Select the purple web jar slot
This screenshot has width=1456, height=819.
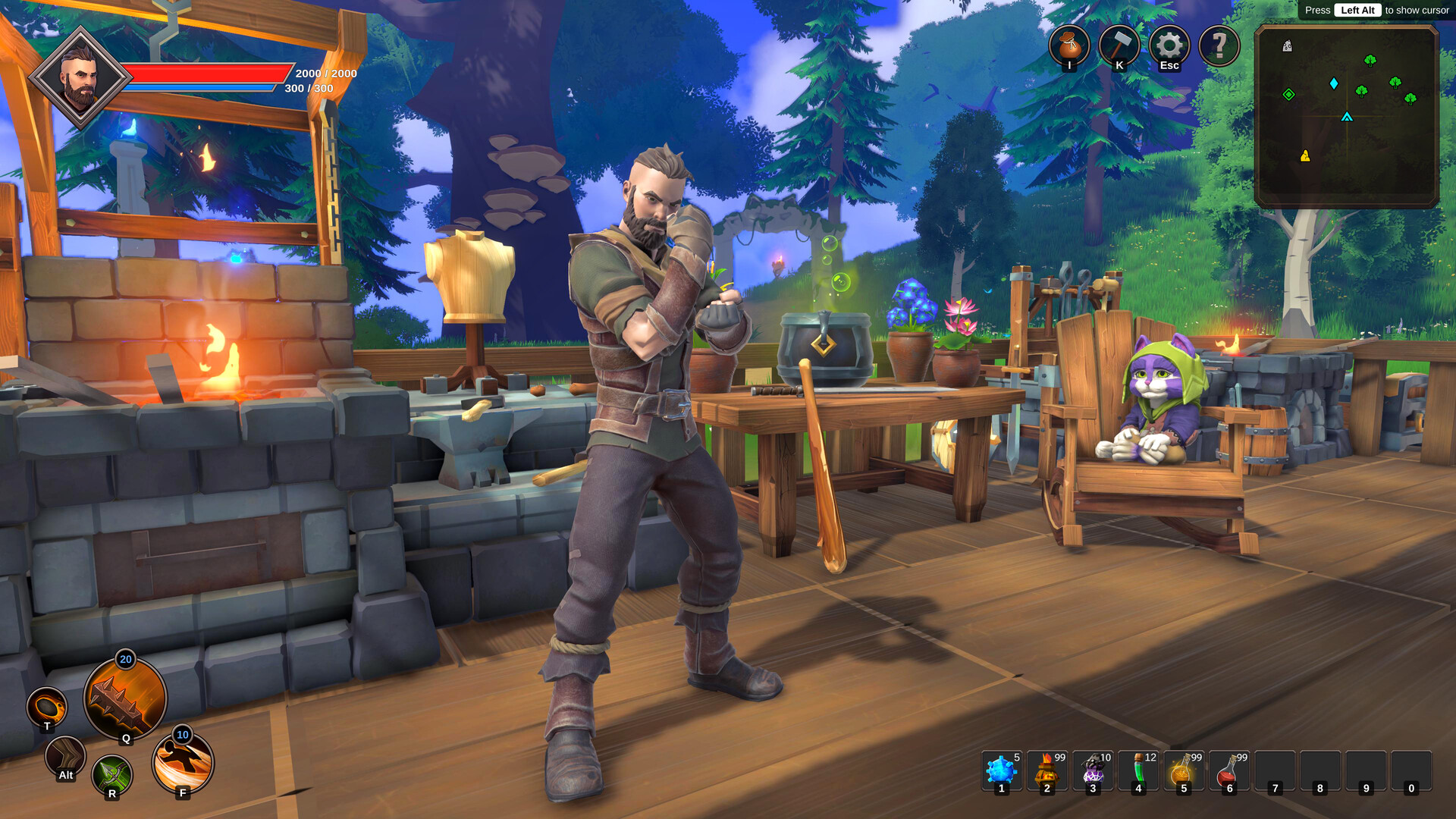coord(1093,771)
